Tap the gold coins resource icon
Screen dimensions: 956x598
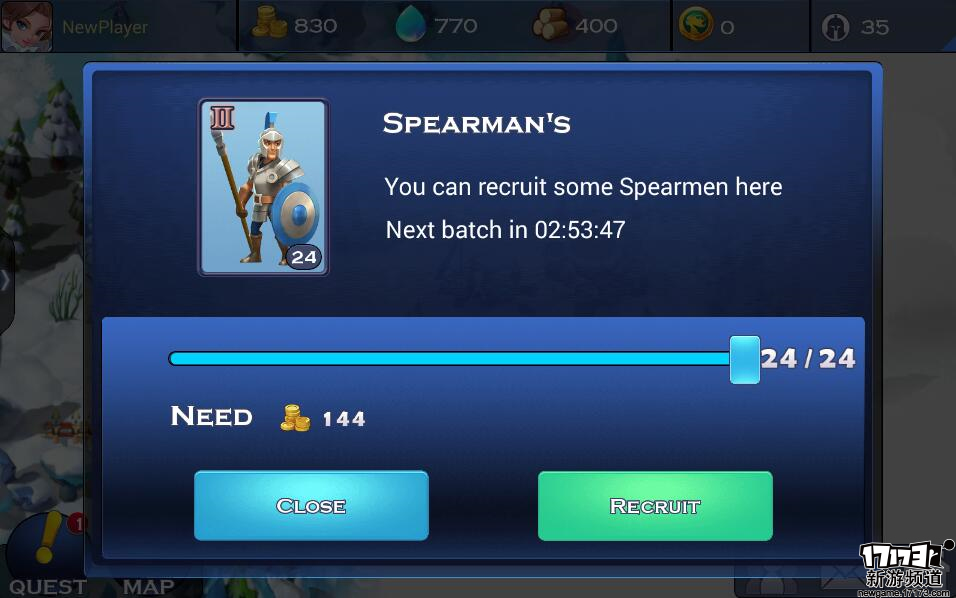coord(270,25)
